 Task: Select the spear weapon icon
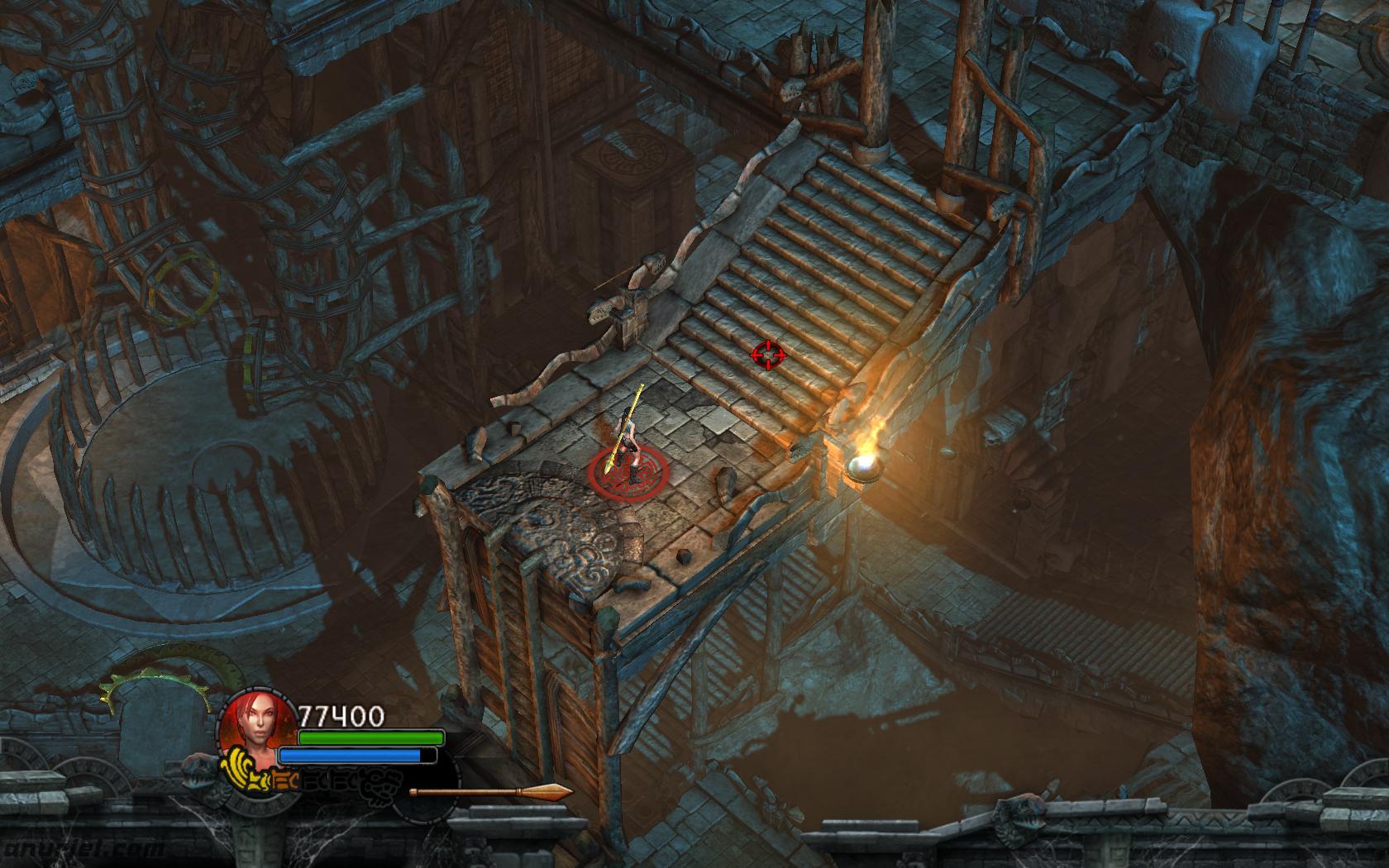[491, 792]
